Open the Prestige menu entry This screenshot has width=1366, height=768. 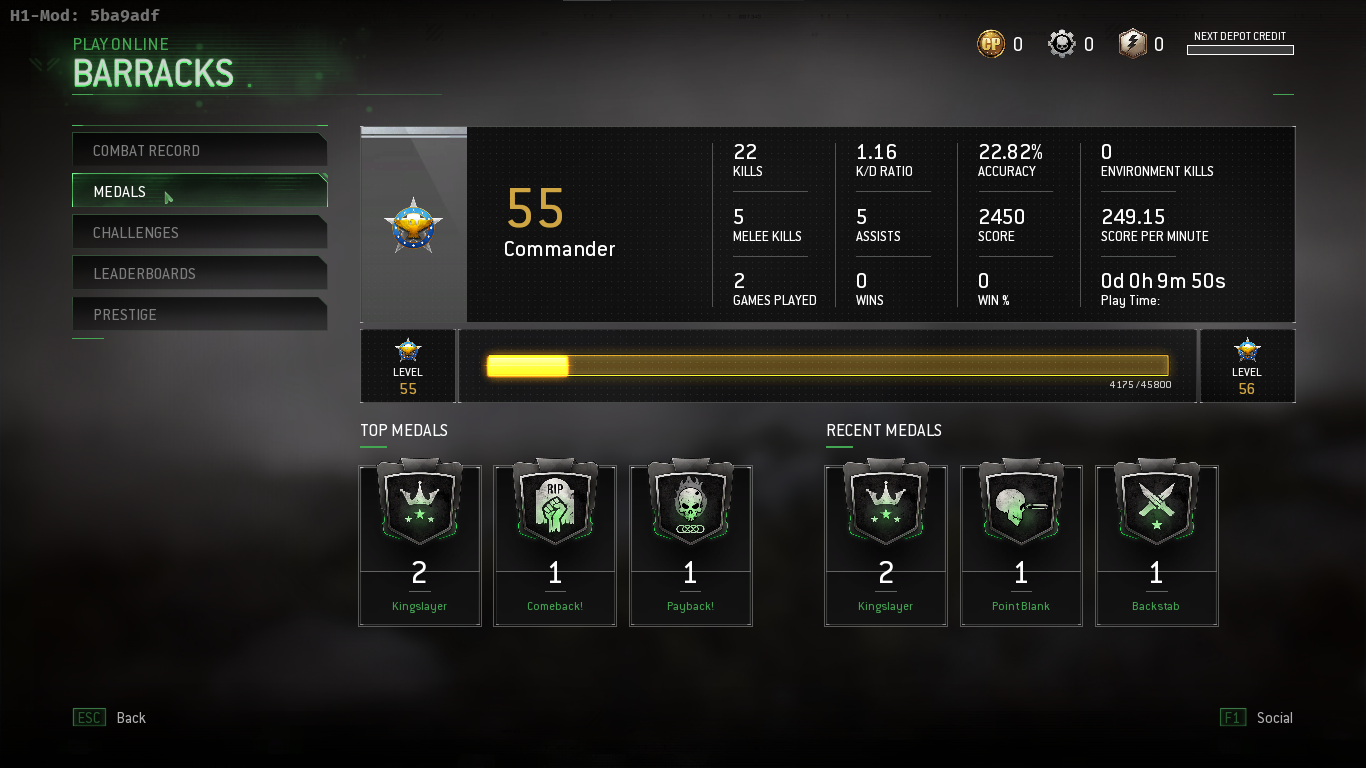click(199, 314)
